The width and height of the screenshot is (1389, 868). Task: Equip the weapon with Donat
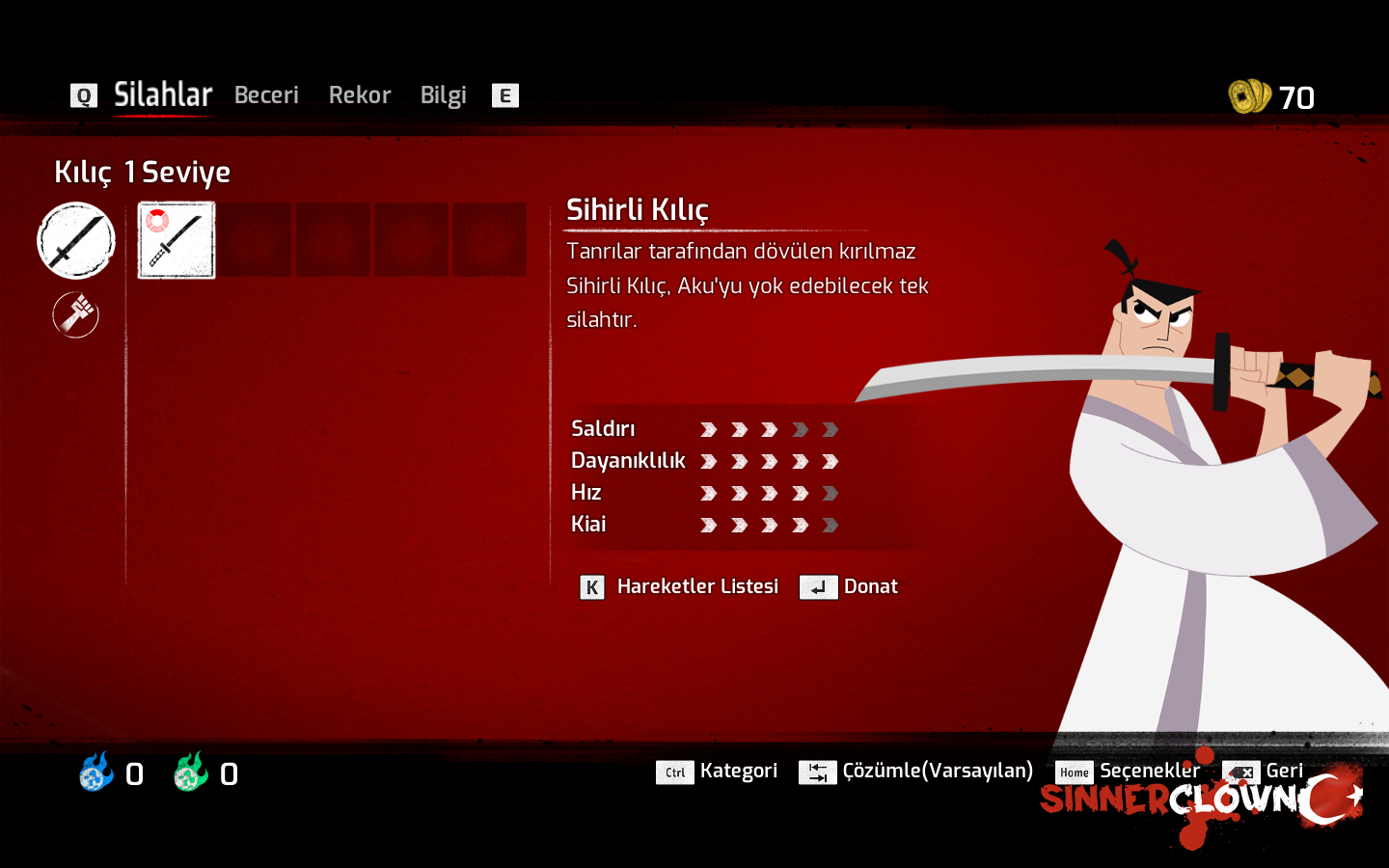[869, 586]
